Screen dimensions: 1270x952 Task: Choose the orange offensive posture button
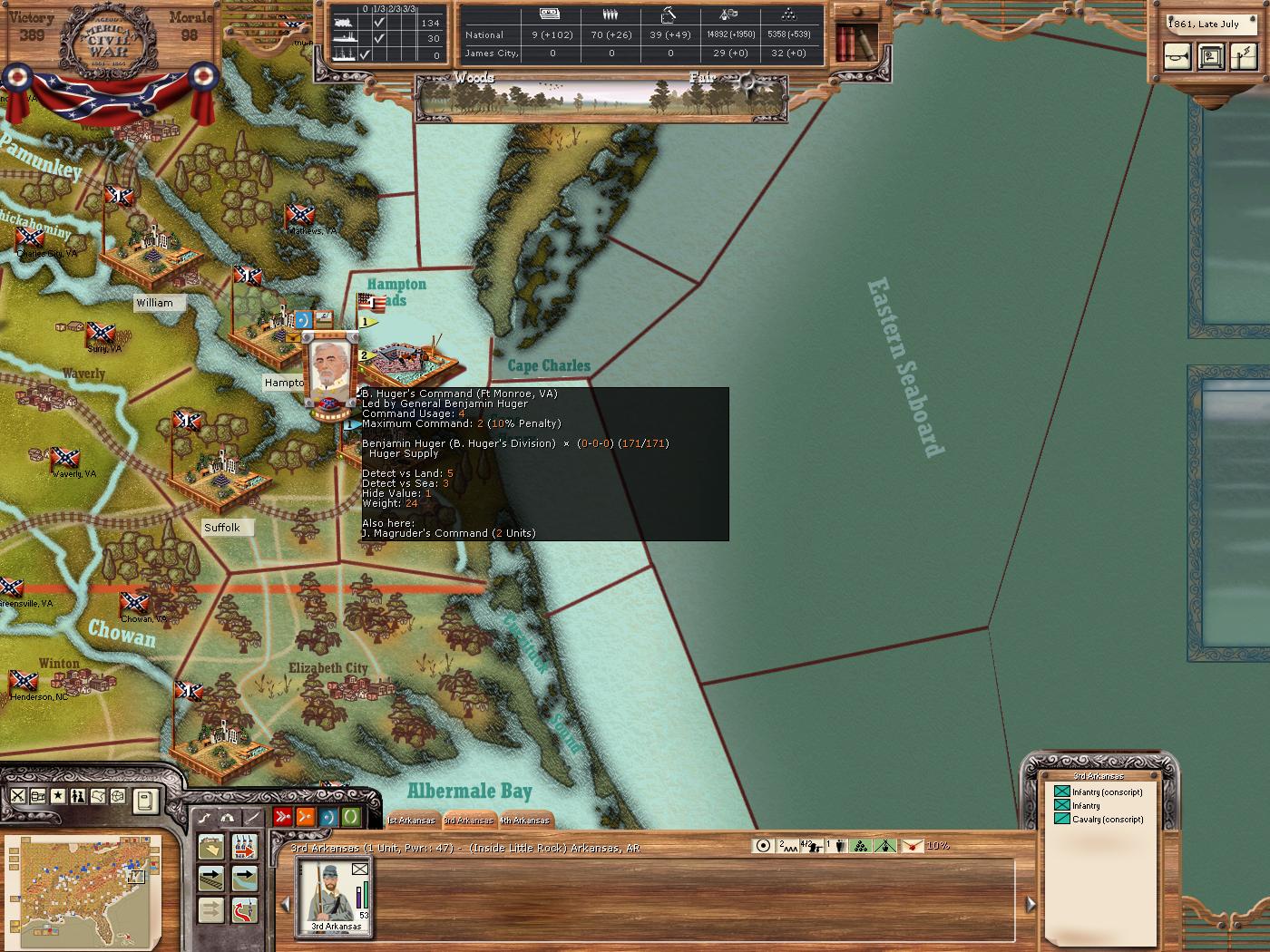point(306,817)
